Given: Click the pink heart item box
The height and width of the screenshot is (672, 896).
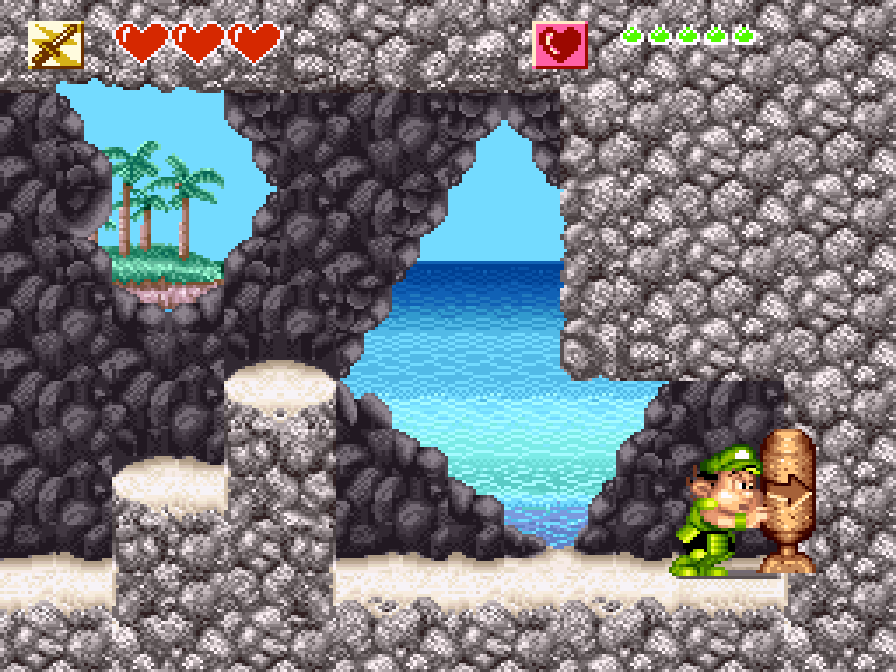Looking at the screenshot, I should (x=560, y=45).
